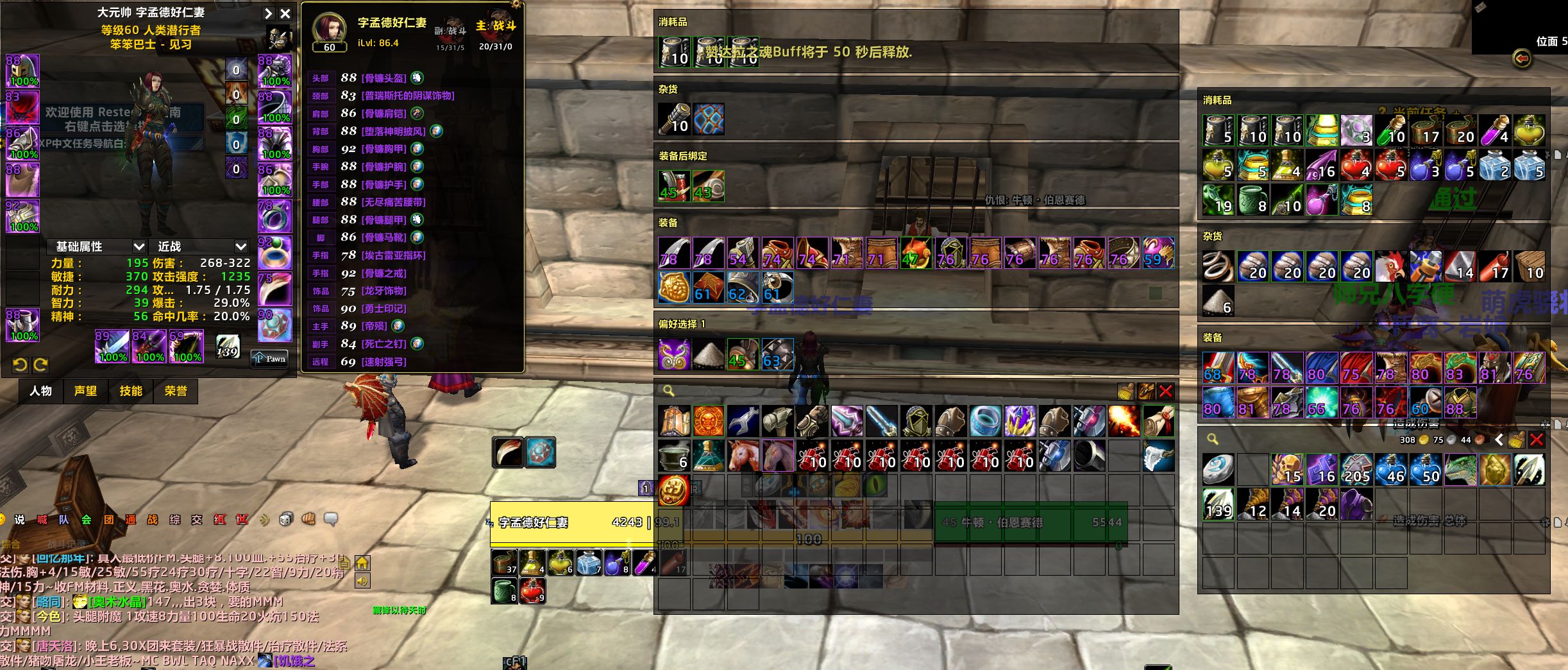This screenshot has height=670, width=1568.
Task: Open the 近战 melee stats dropdown
Action: (240, 246)
